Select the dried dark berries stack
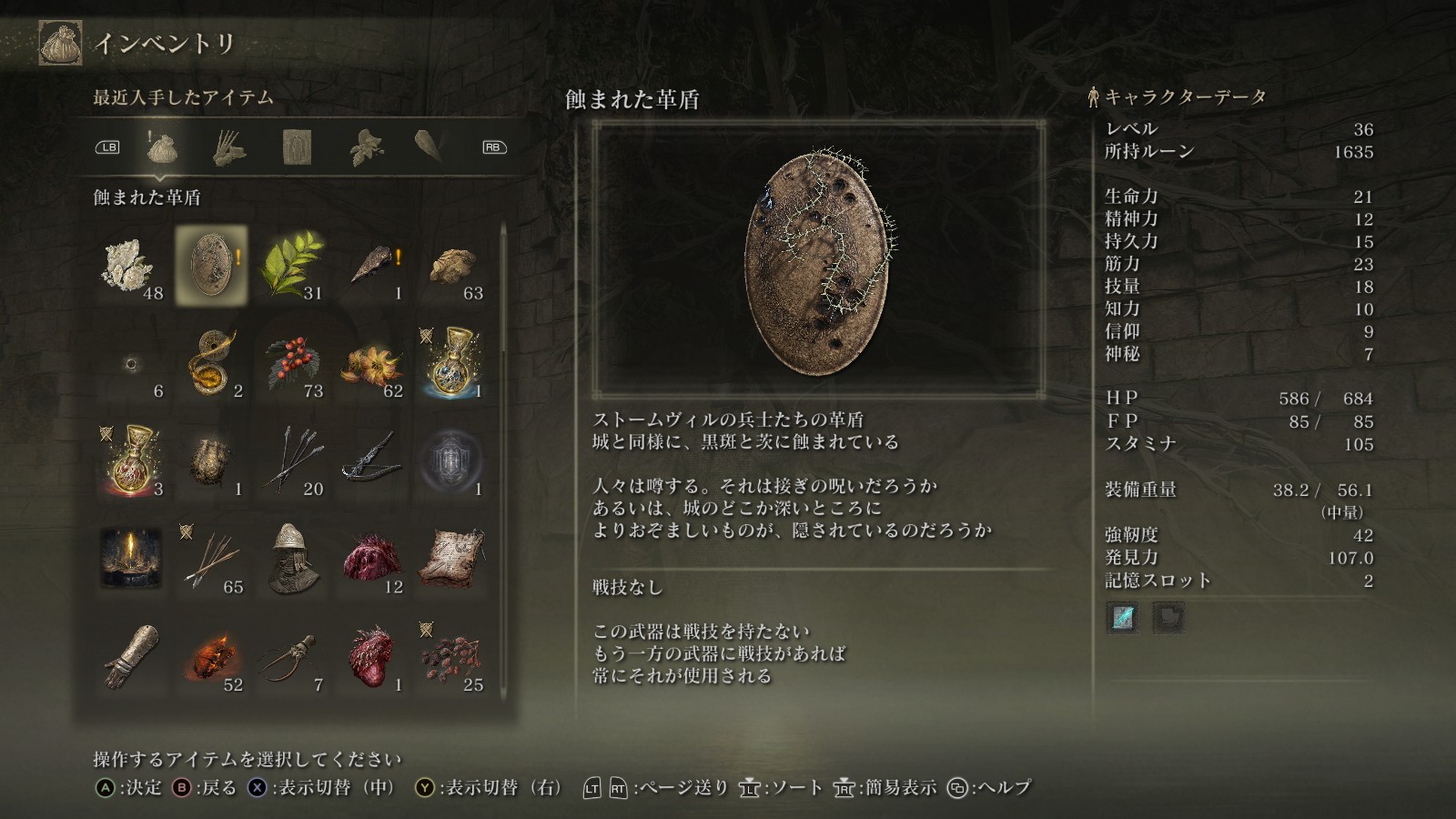The height and width of the screenshot is (819, 1456). (x=451, y=657)
